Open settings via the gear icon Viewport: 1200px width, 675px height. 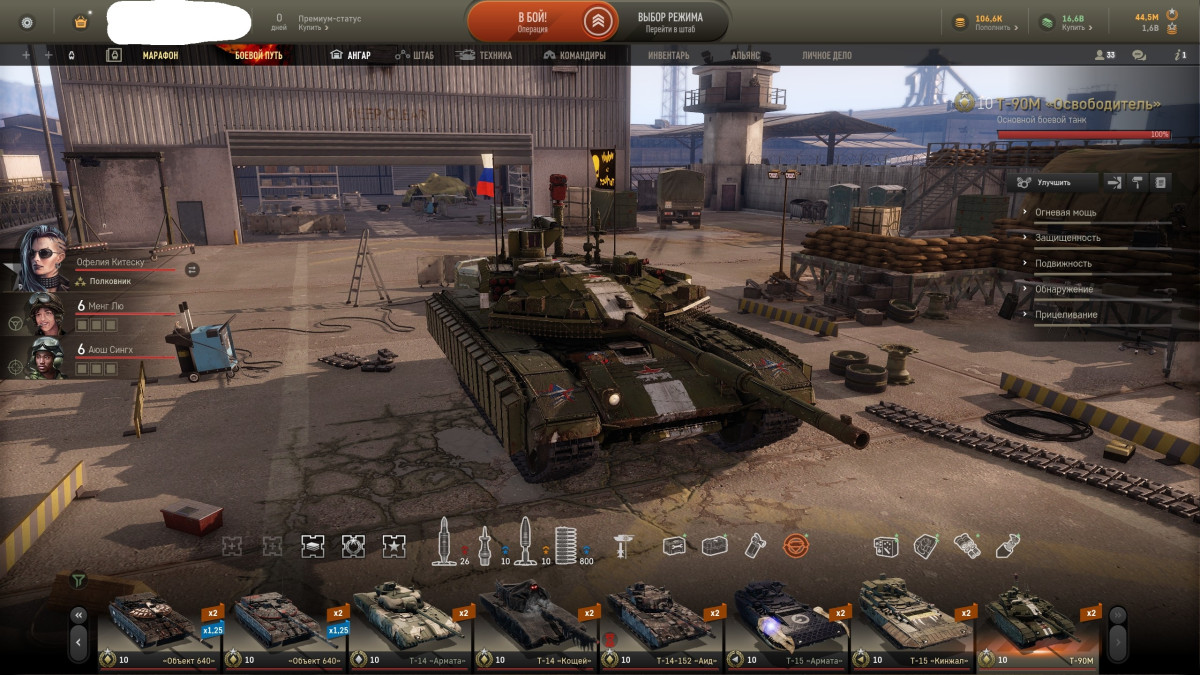pos(27,21)
